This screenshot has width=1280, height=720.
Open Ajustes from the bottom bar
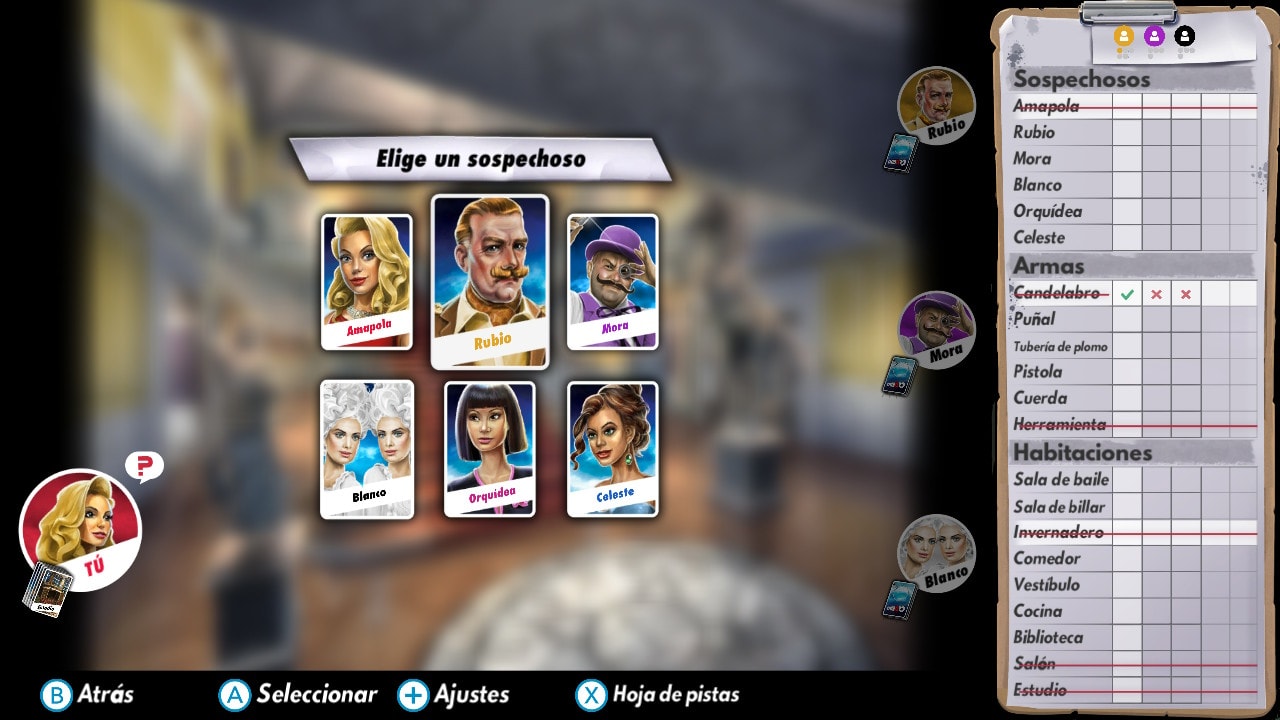tap(468, 694)
